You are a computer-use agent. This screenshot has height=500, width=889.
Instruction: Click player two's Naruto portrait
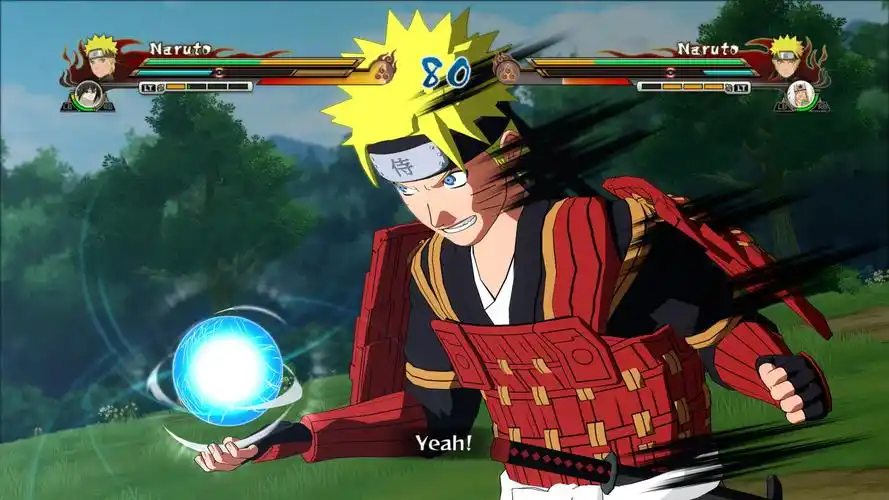pos(786,57)
